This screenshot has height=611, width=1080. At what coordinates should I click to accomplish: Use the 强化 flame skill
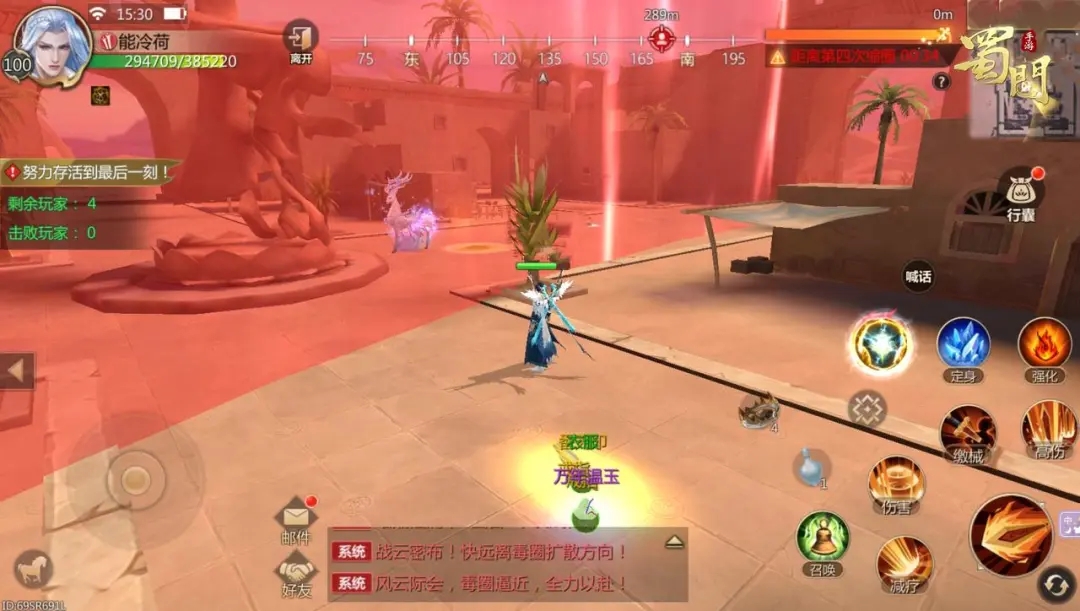click(1044, 344)
